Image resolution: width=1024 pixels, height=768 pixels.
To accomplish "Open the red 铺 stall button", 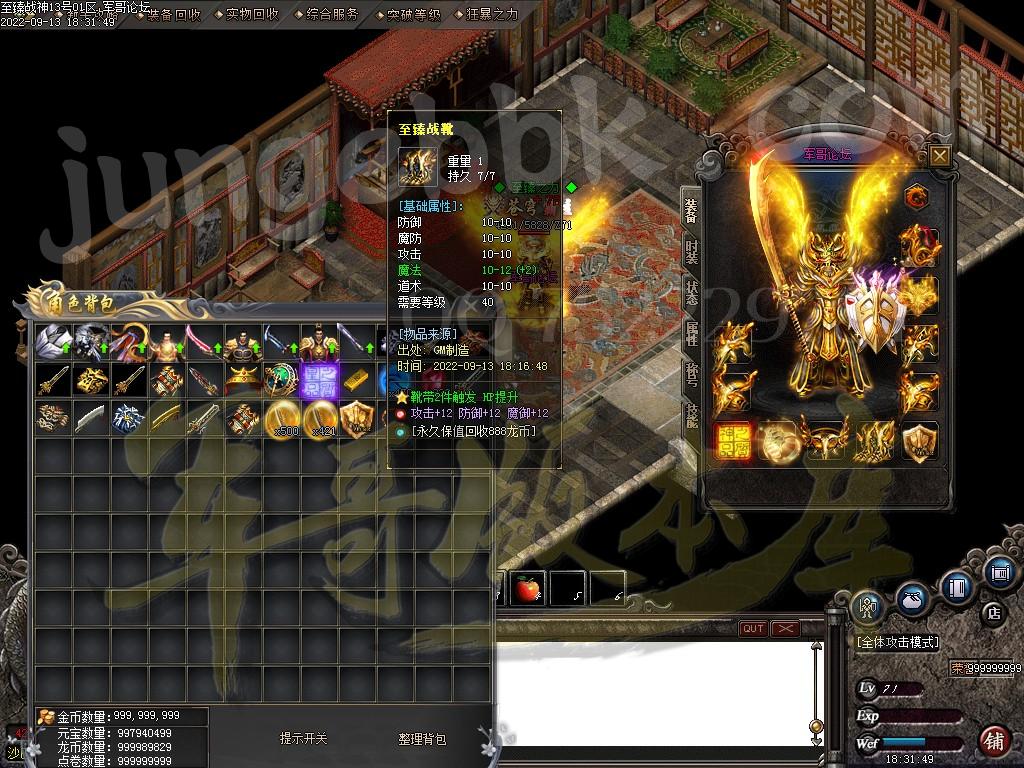I will (x=993, y=741).
